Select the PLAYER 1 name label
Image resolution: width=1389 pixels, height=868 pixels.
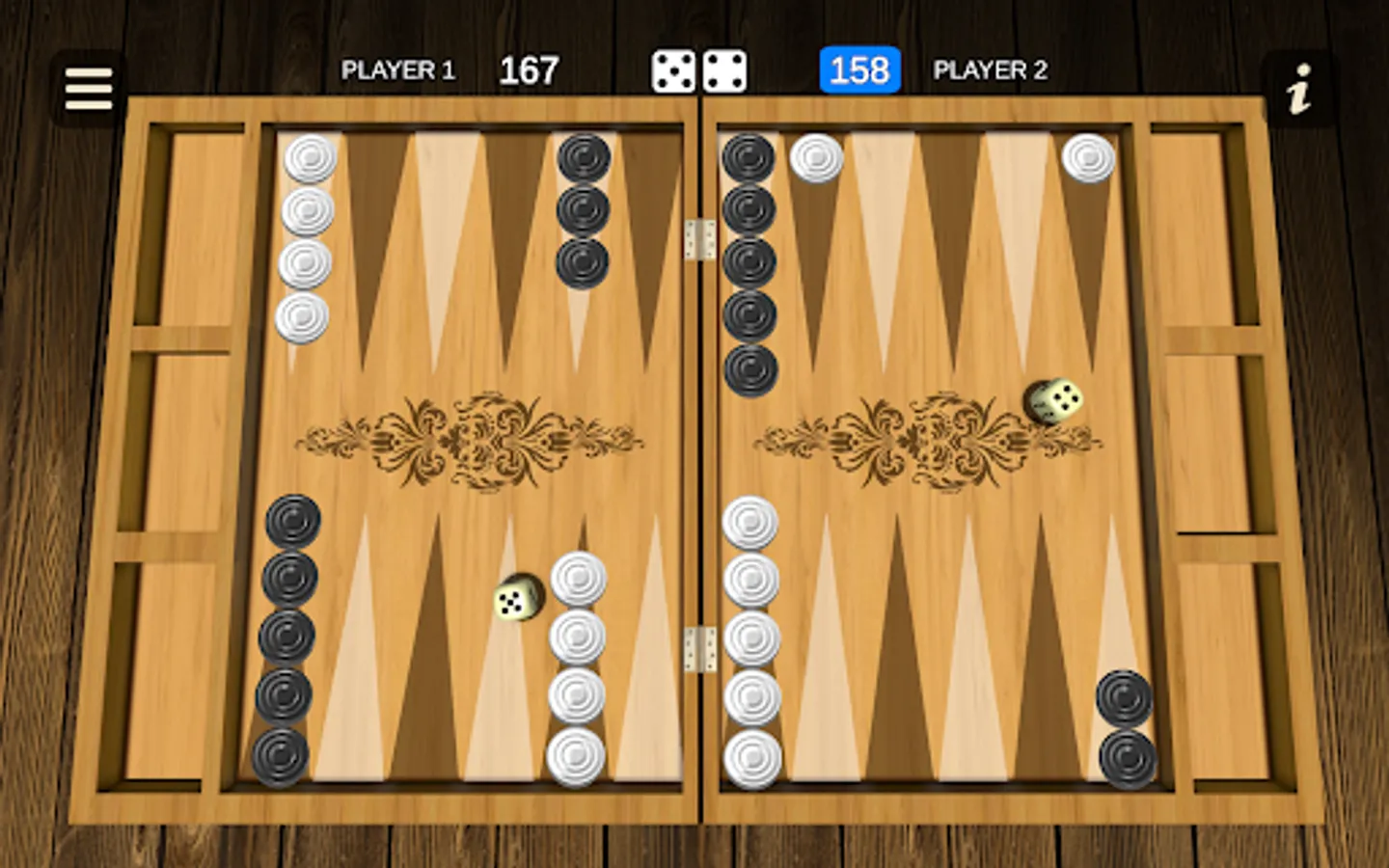click(x=397, y=71)
